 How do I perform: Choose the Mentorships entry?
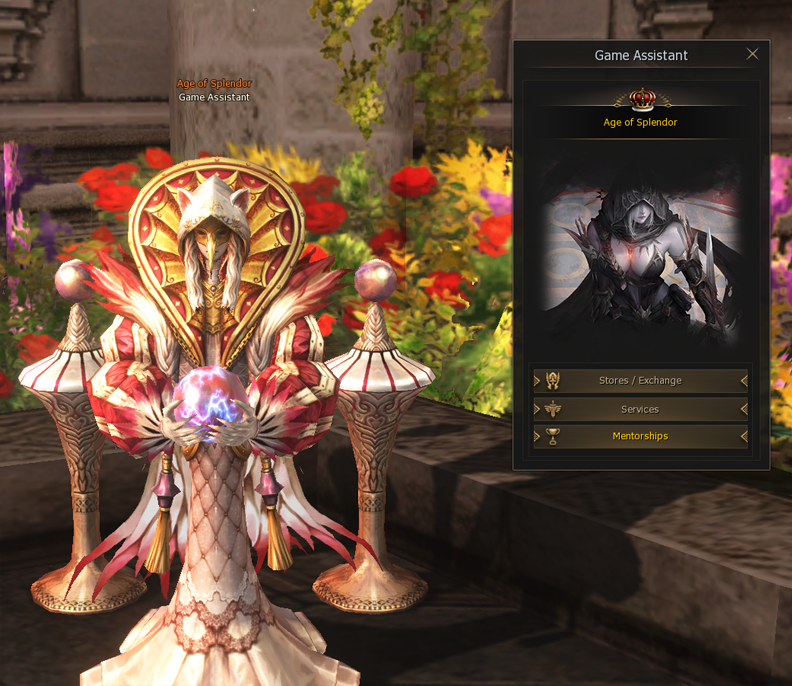640,436
